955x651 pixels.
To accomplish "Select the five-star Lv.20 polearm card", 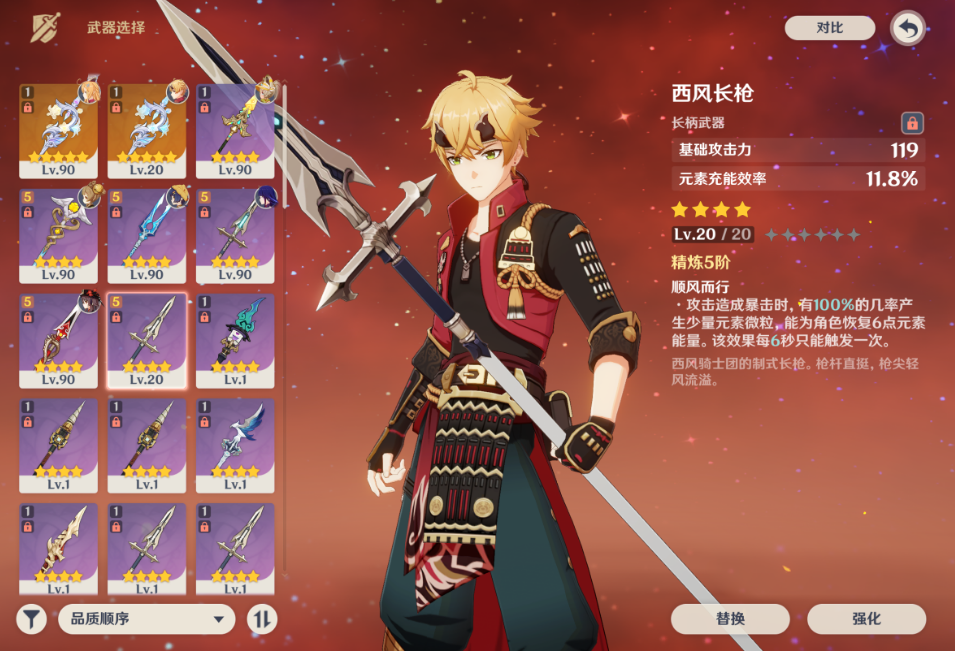I will tap(147, 130).
